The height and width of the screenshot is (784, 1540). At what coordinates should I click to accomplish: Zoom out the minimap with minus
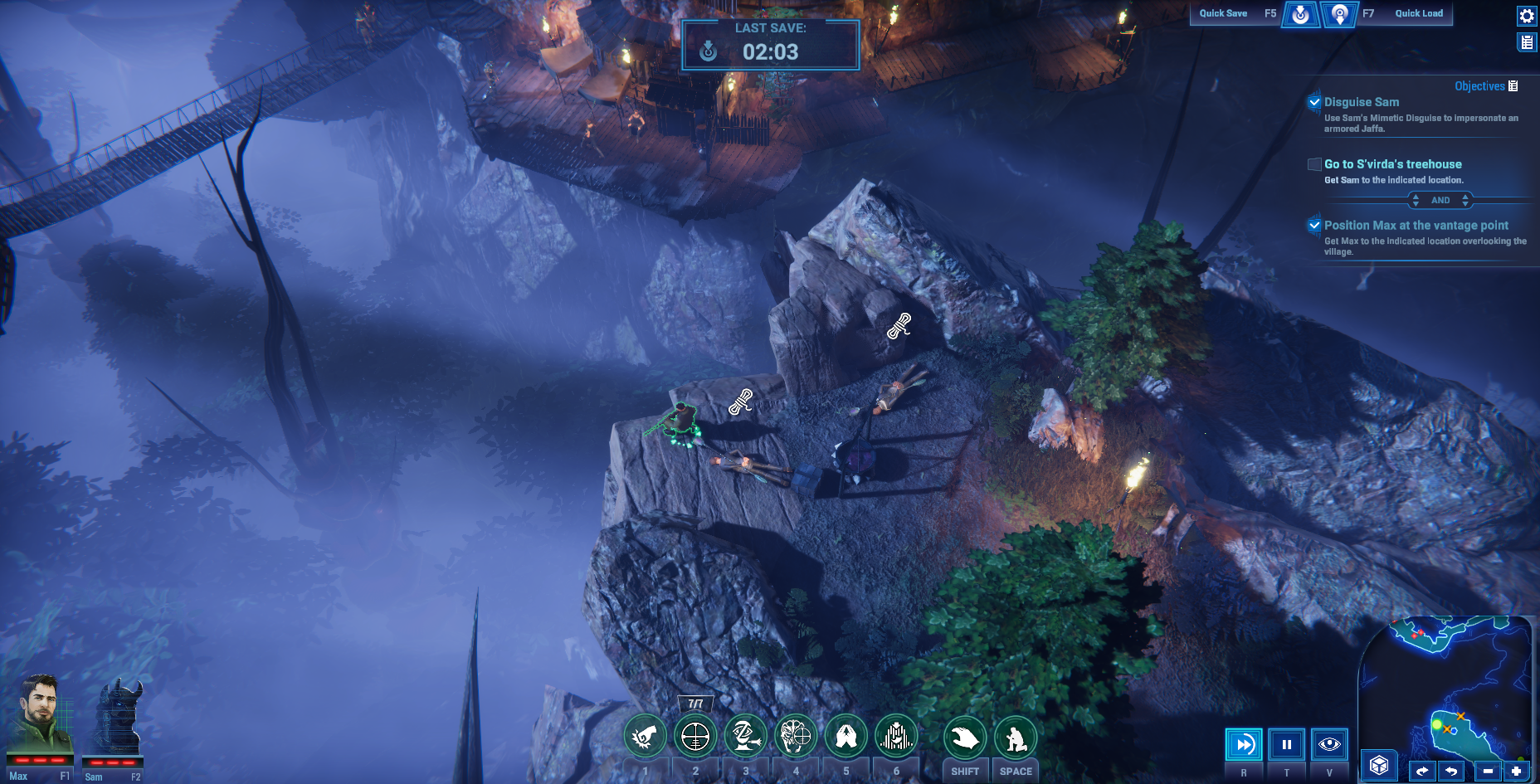[1488, 772]
